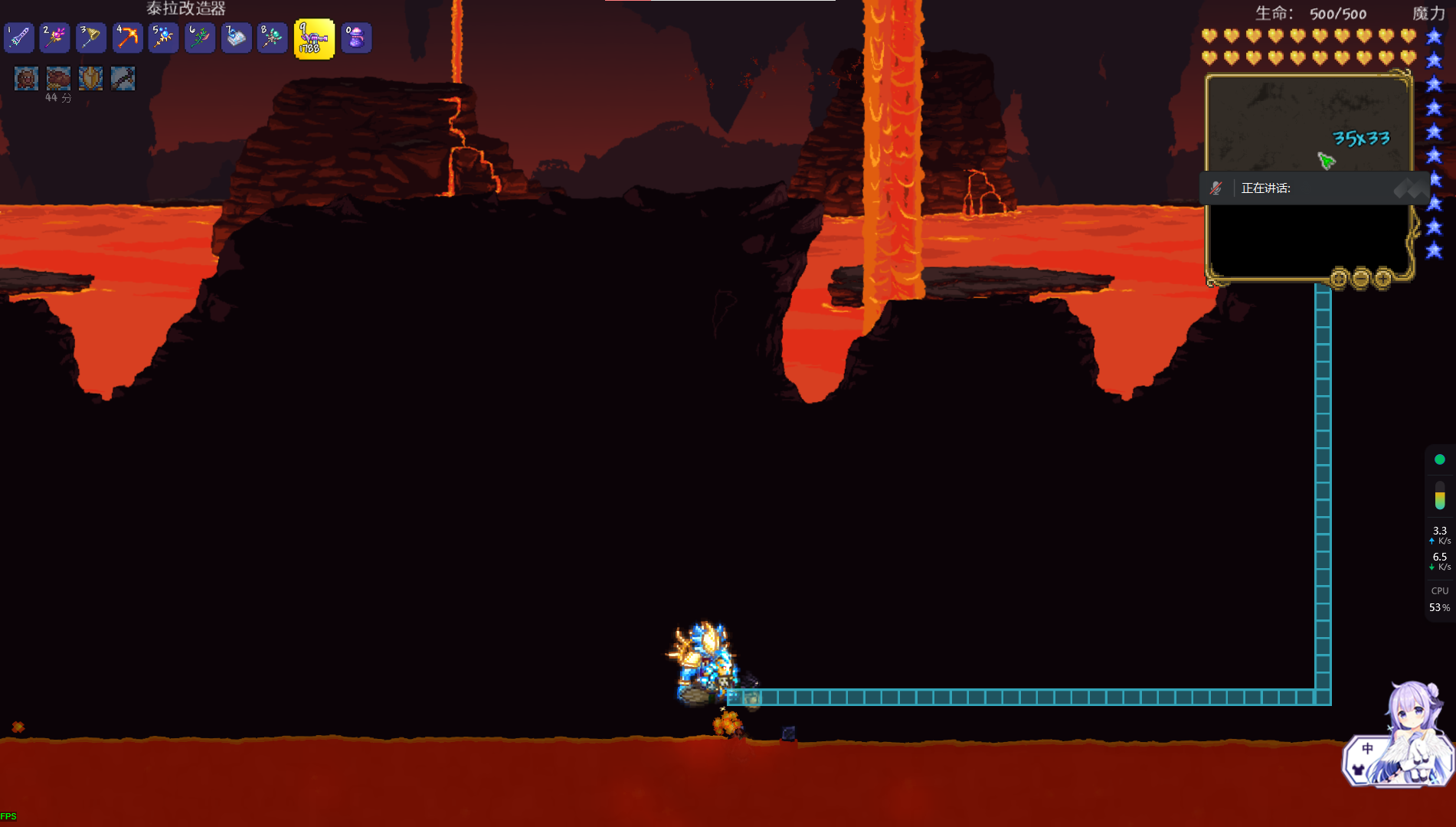
Task: Choose the teal gem staff in slot 8
Action: coord(272,38)
